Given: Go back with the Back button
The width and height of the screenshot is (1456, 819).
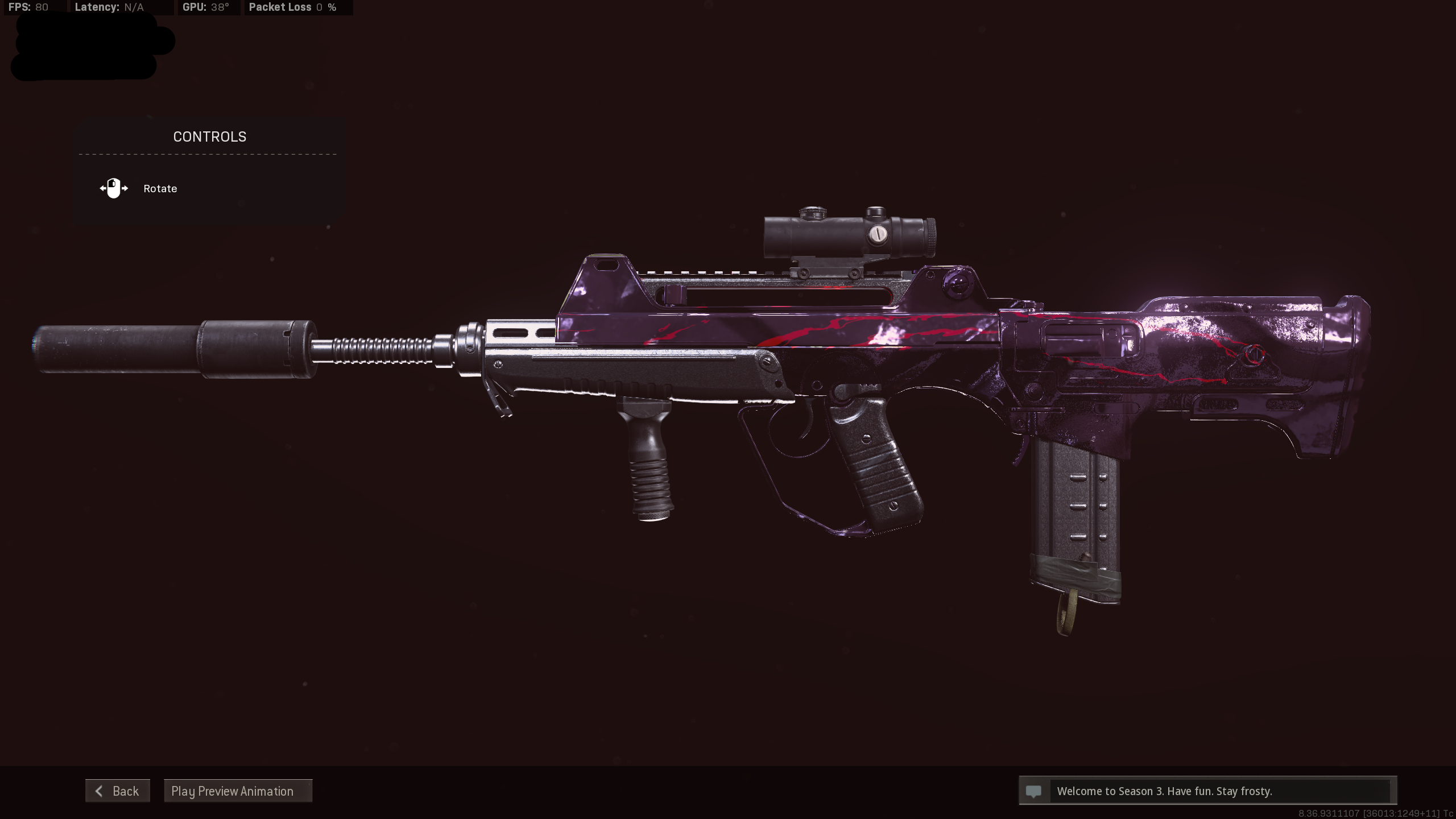Looking at the screenshot, I should point(118,791).
